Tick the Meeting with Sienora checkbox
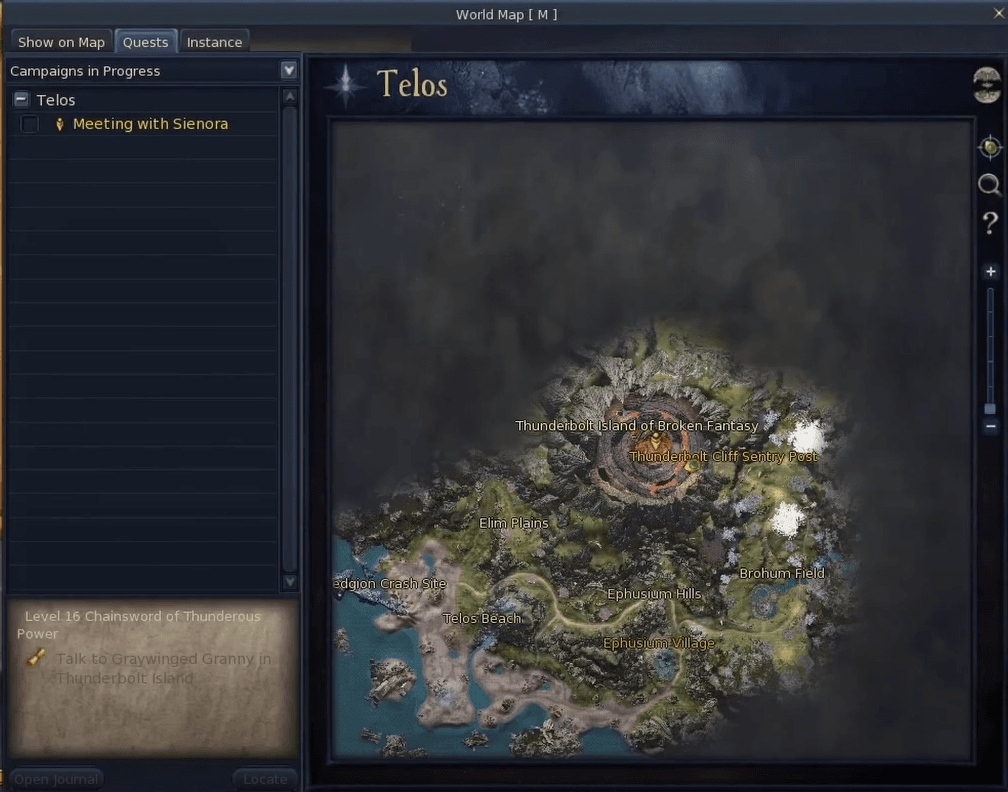This screenshot has width=1008, height=792. point(30,124)
